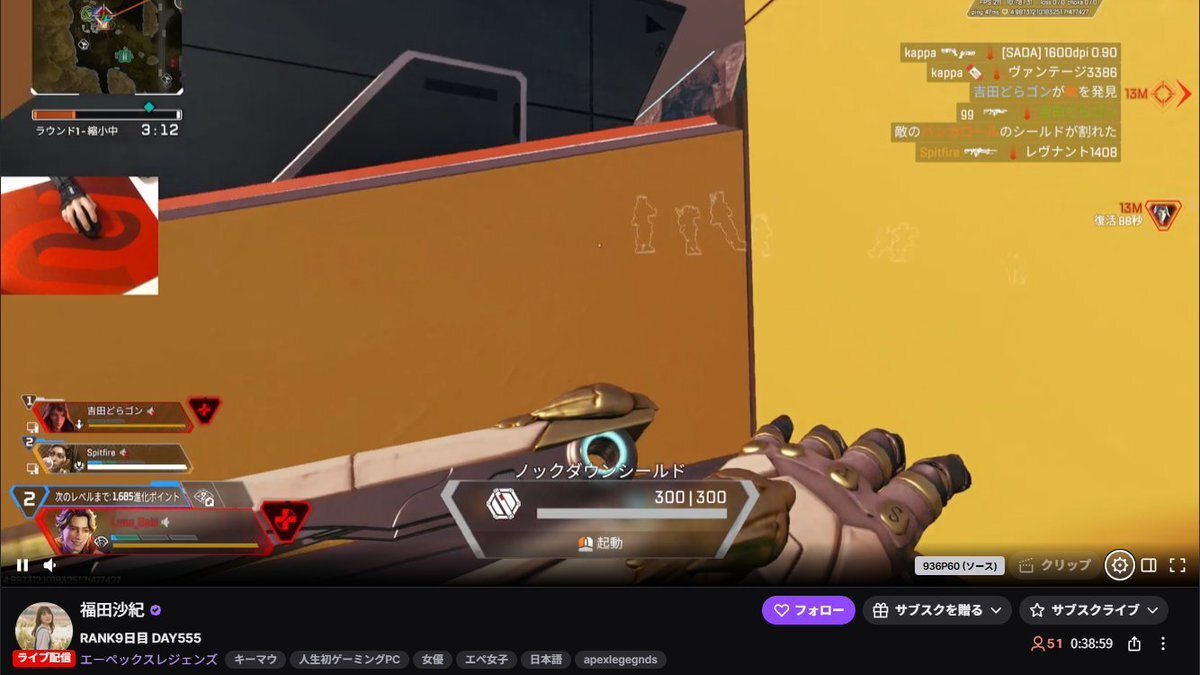Toggle theater mode
The width and height of the screenshot is (1200, 675).
(1149, 565)
